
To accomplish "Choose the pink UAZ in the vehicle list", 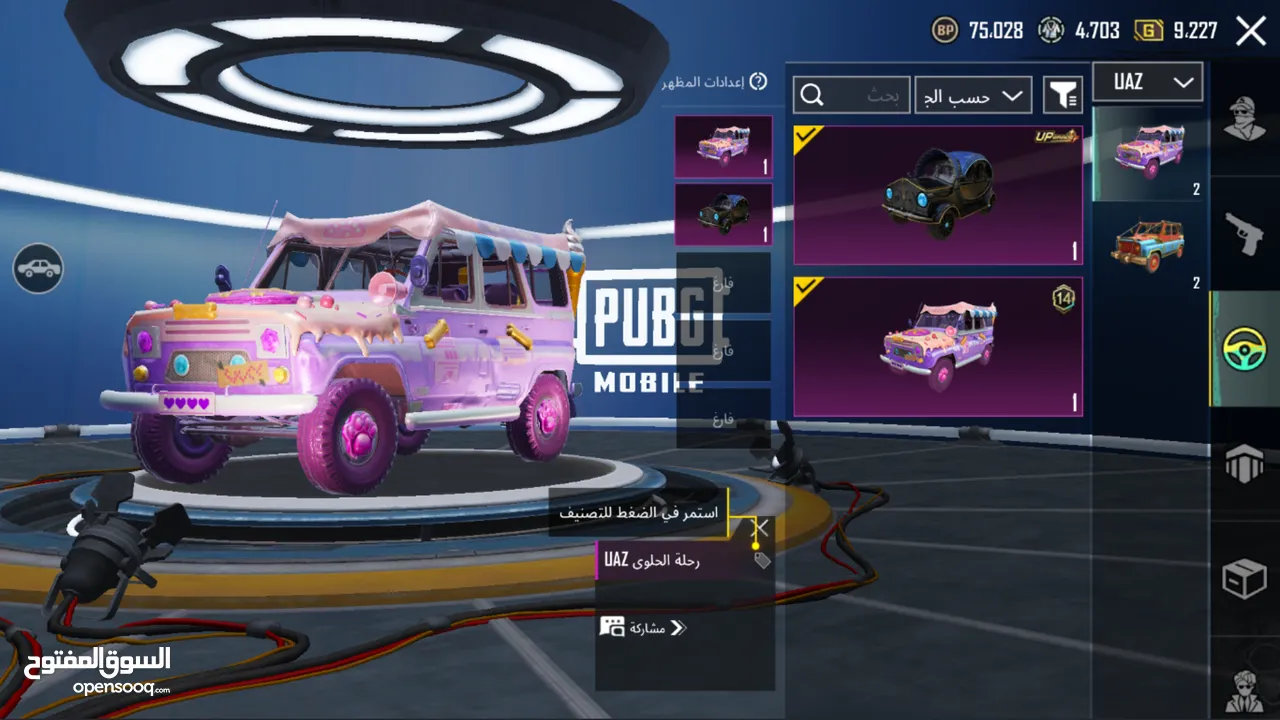I will point(1147,153).
